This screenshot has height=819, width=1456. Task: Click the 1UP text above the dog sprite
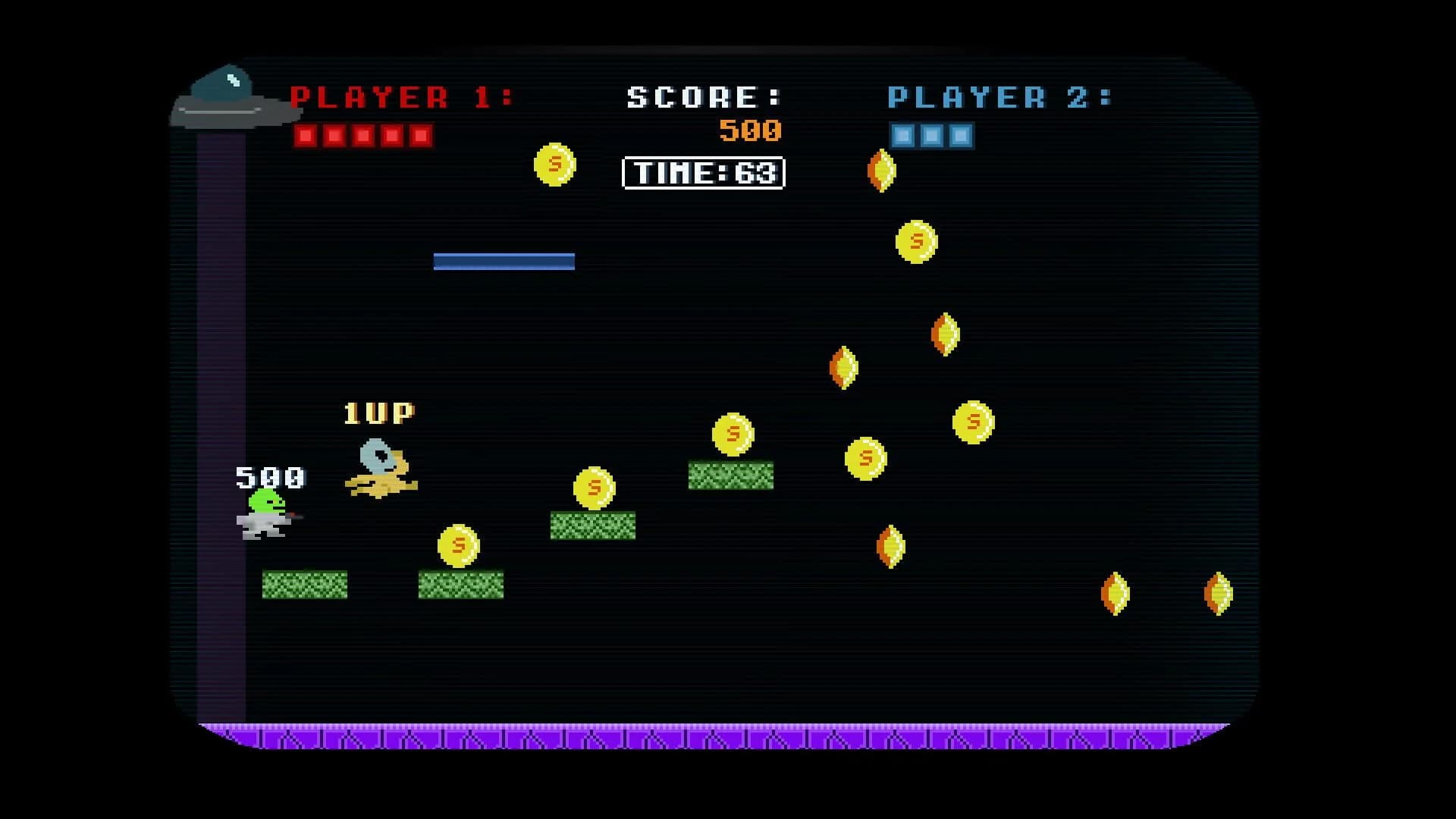pos(378,412)
